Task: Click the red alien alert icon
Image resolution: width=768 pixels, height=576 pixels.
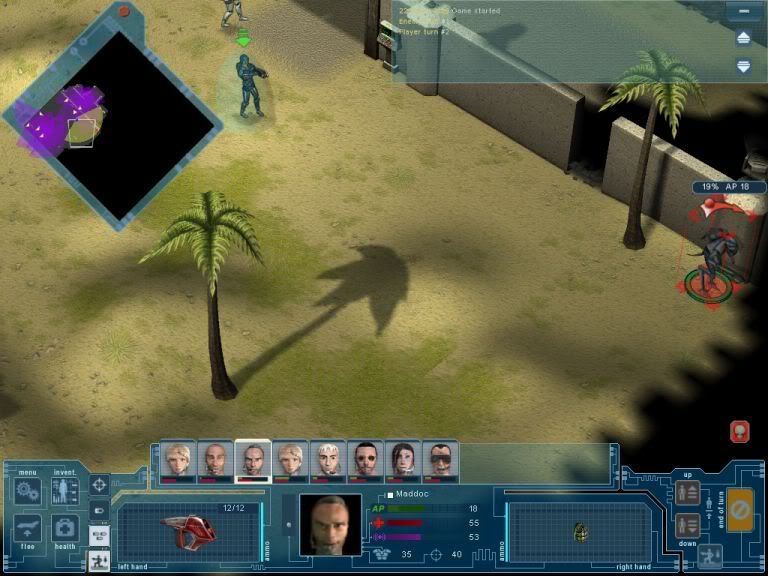Action: [x=740, y=431]
